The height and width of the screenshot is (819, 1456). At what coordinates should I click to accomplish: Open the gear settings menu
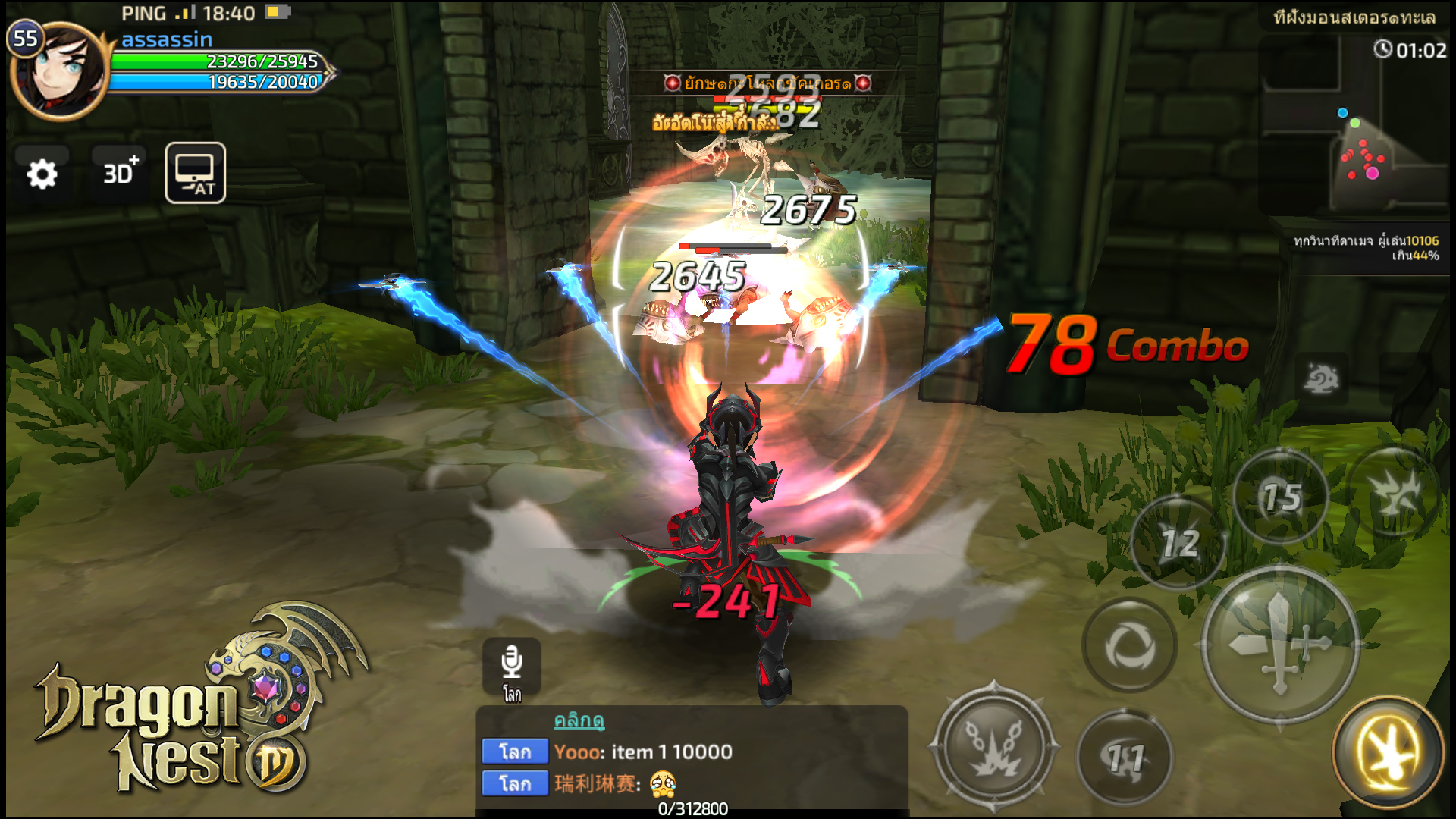point(42,174)
